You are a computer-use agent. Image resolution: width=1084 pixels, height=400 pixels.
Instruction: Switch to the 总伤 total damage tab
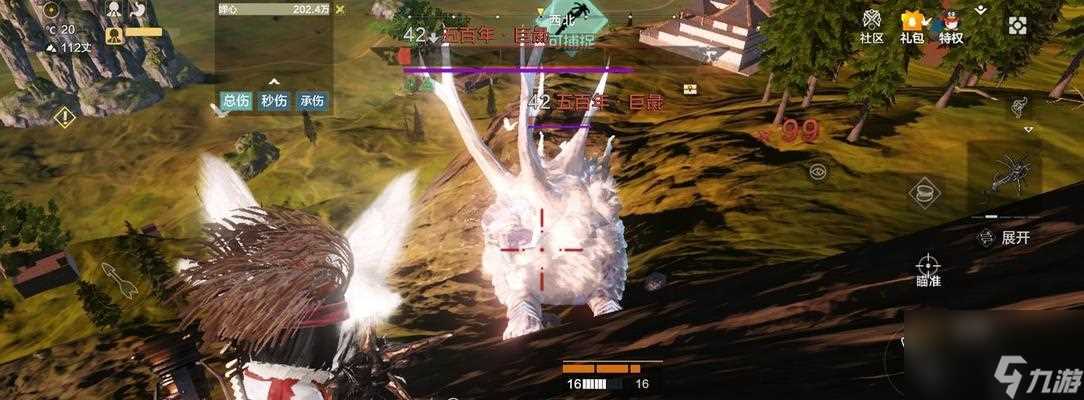coord(237,100)
